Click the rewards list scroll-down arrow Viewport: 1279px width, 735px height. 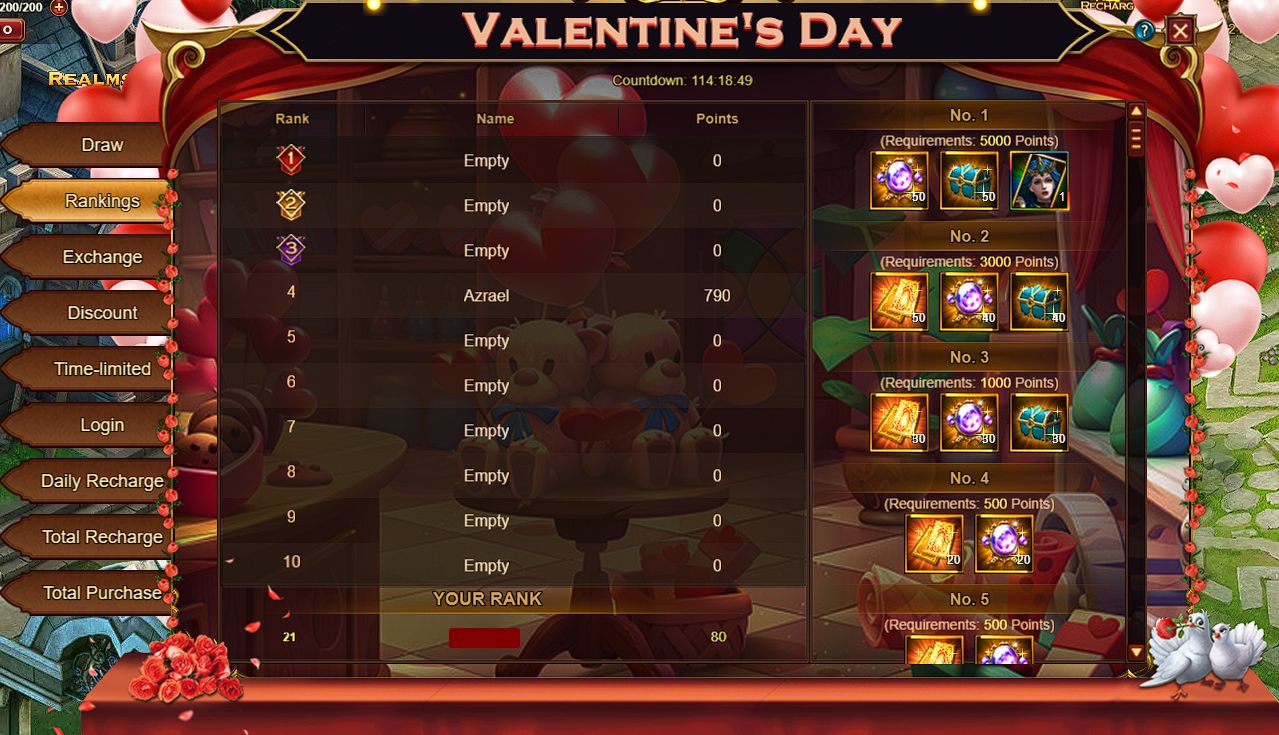point(1136,652)
